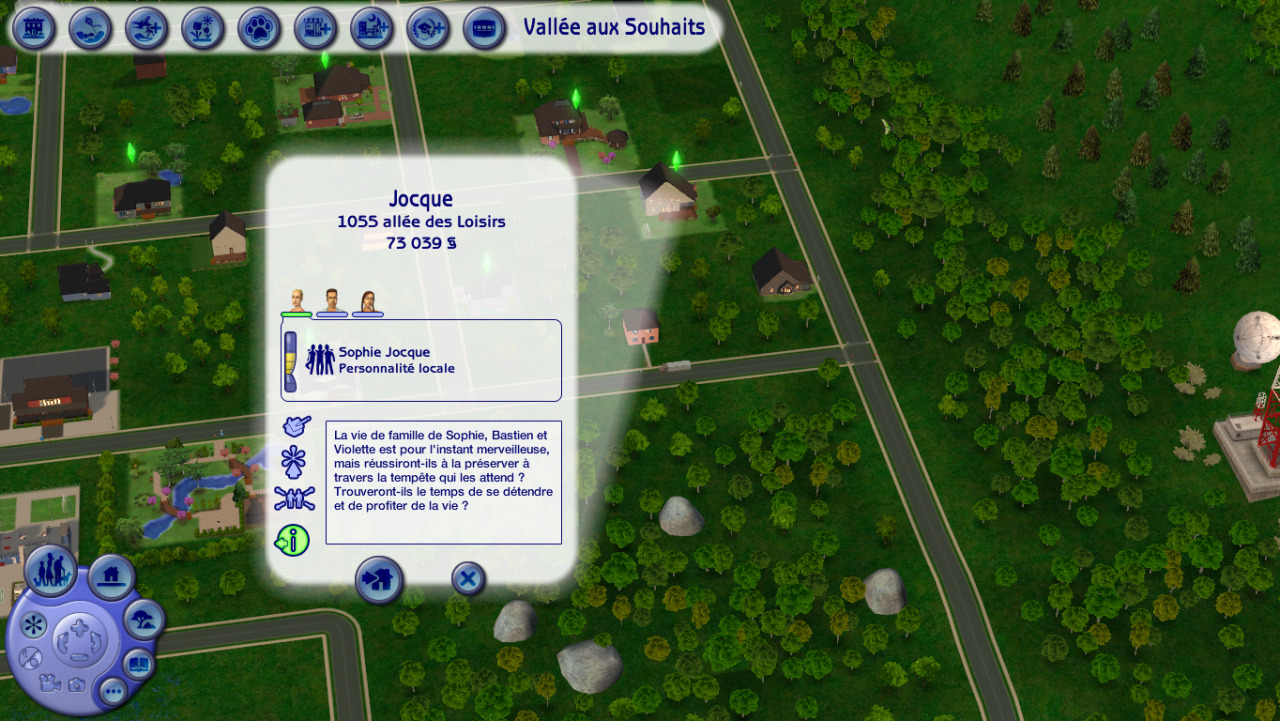Click the moon and buildings toolbar button
This screenshot has width=1280, height=721.
[372, 28]
